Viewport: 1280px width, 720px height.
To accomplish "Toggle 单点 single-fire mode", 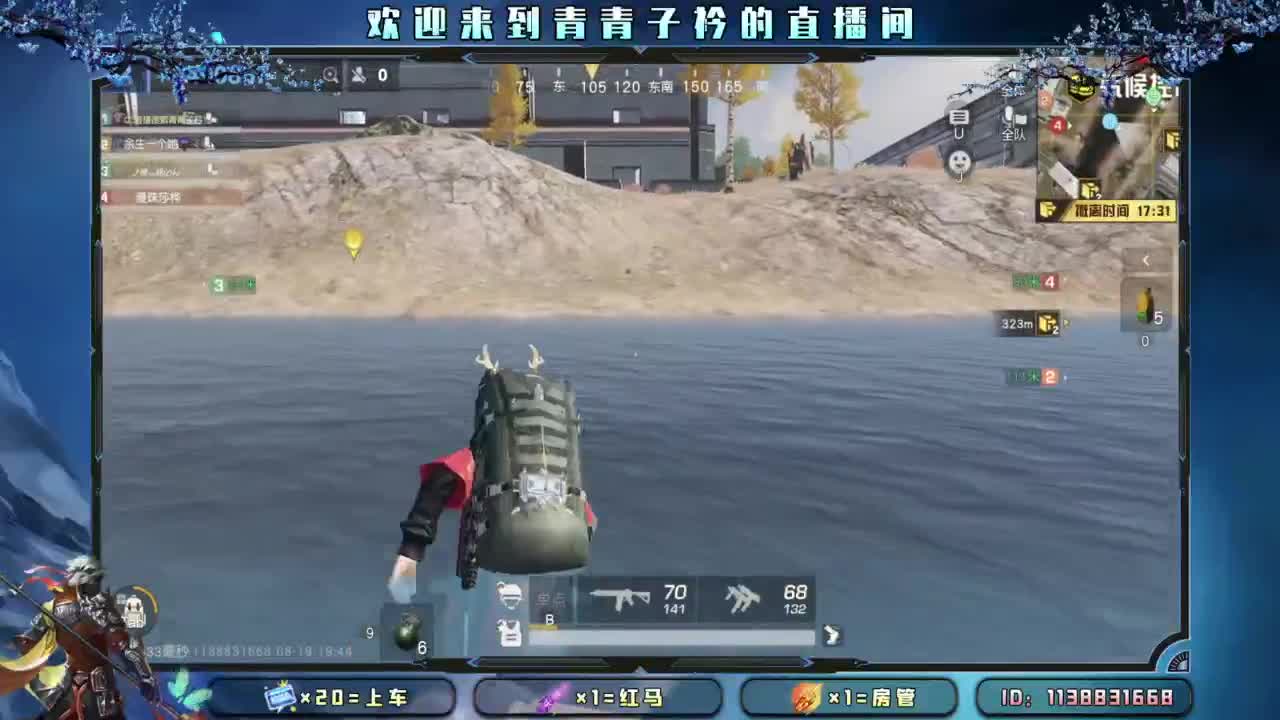I will [x=553, y=598].
